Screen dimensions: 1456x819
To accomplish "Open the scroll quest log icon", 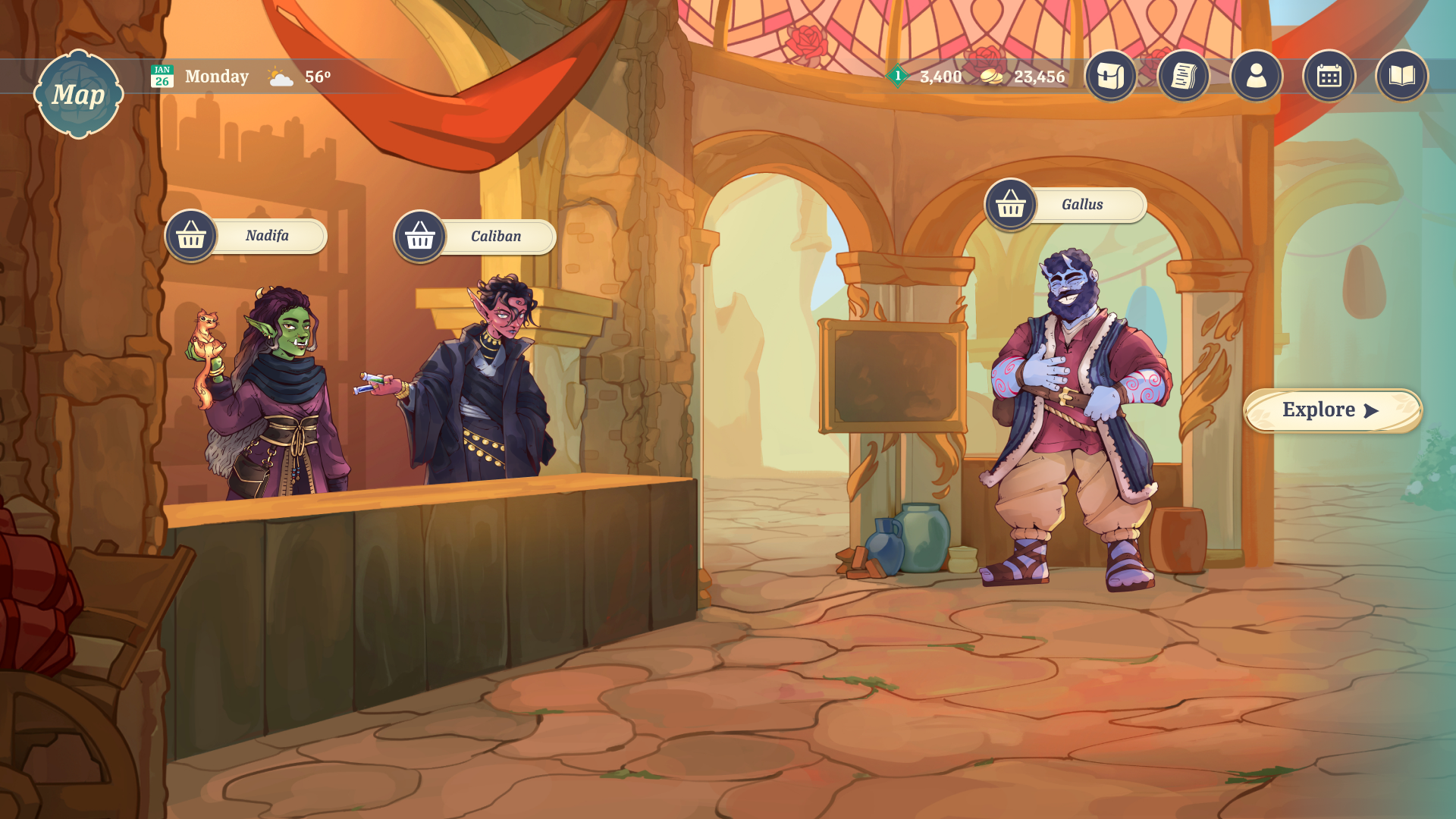I will (1183, 76).
